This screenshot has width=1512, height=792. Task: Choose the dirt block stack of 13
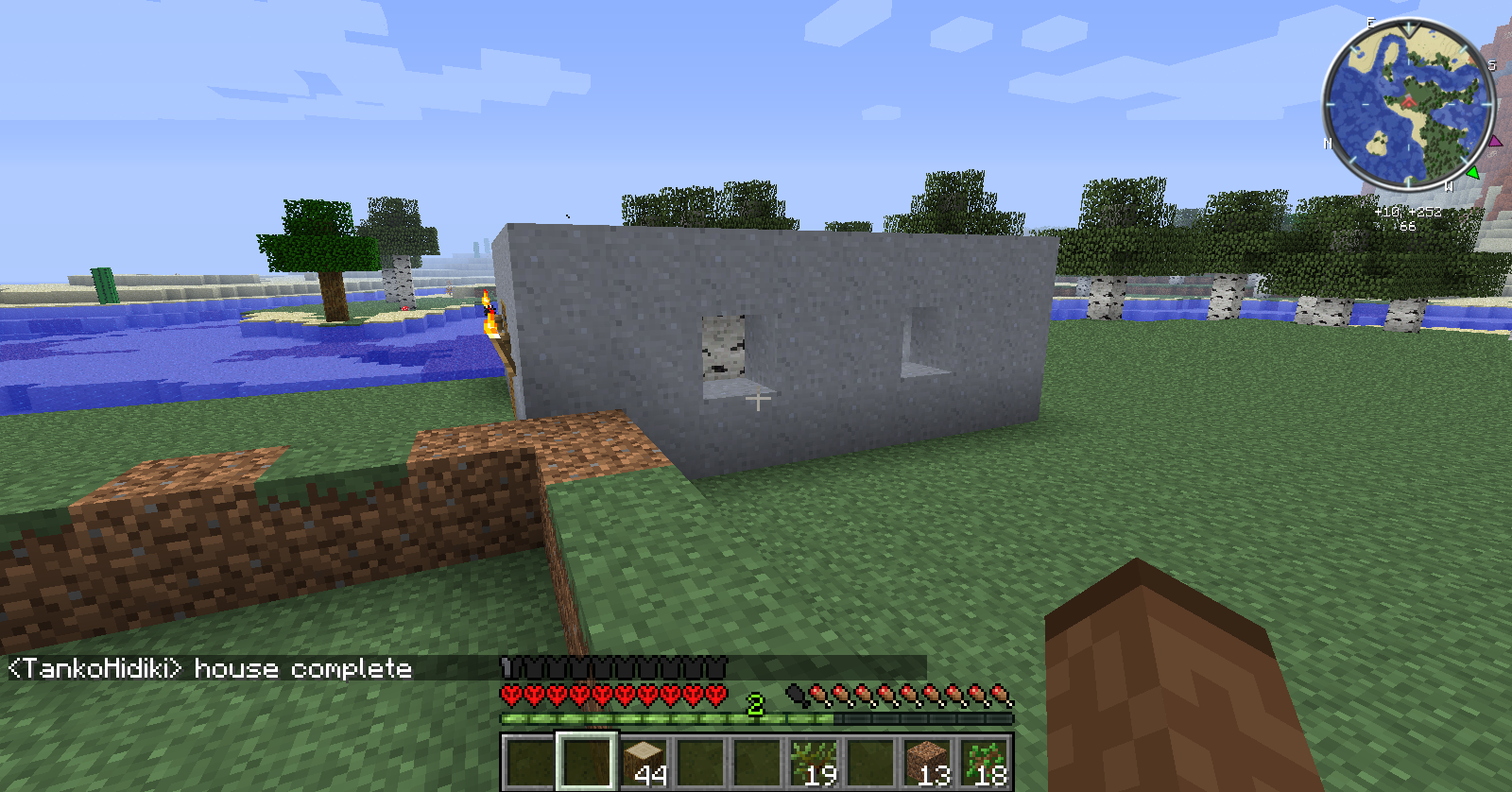coord(927,762)
